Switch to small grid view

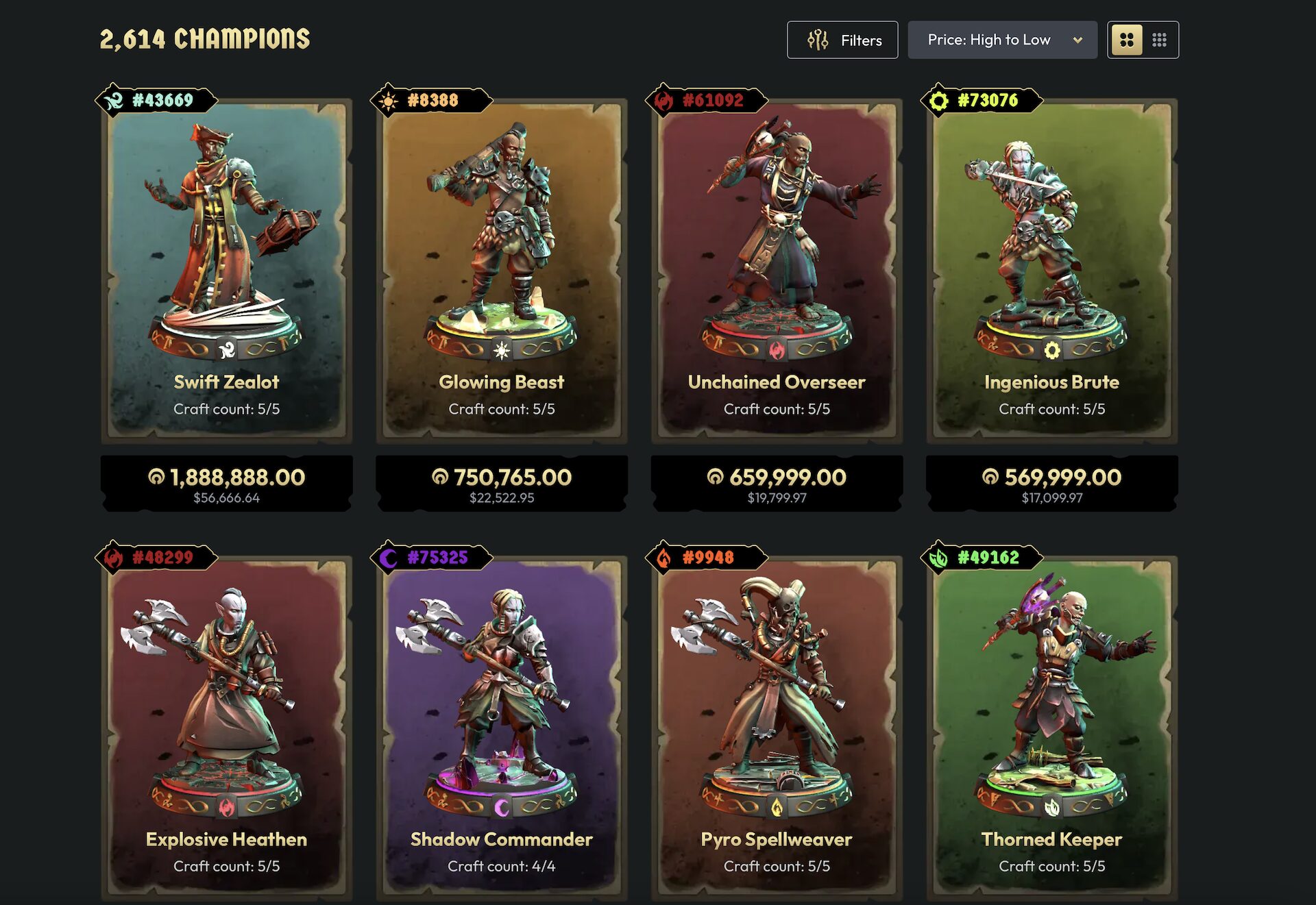point(1160,40)
